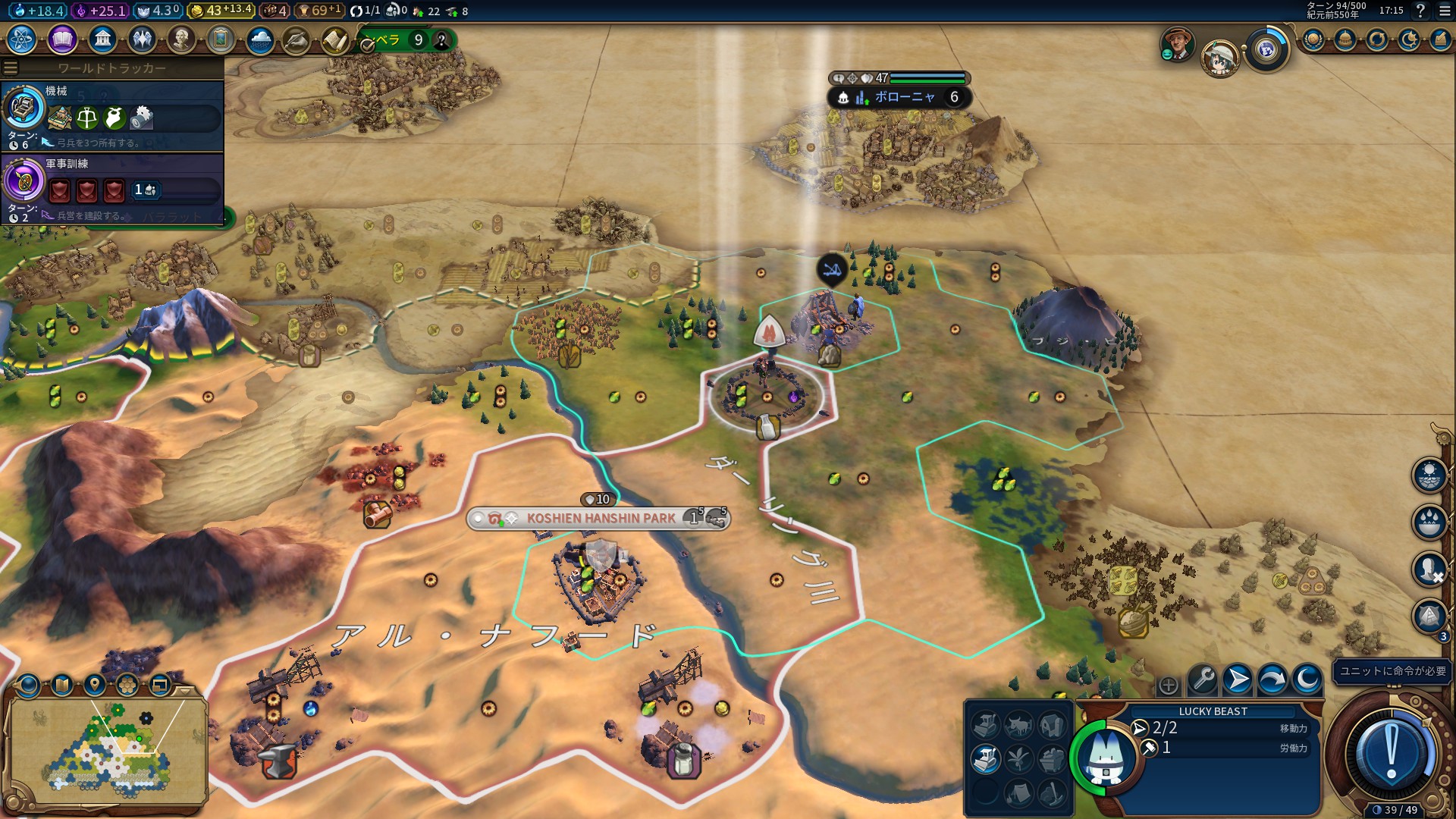Open the religion wings icon
Viewport: 1456px width, 819px height.
(x=142, y=39)
